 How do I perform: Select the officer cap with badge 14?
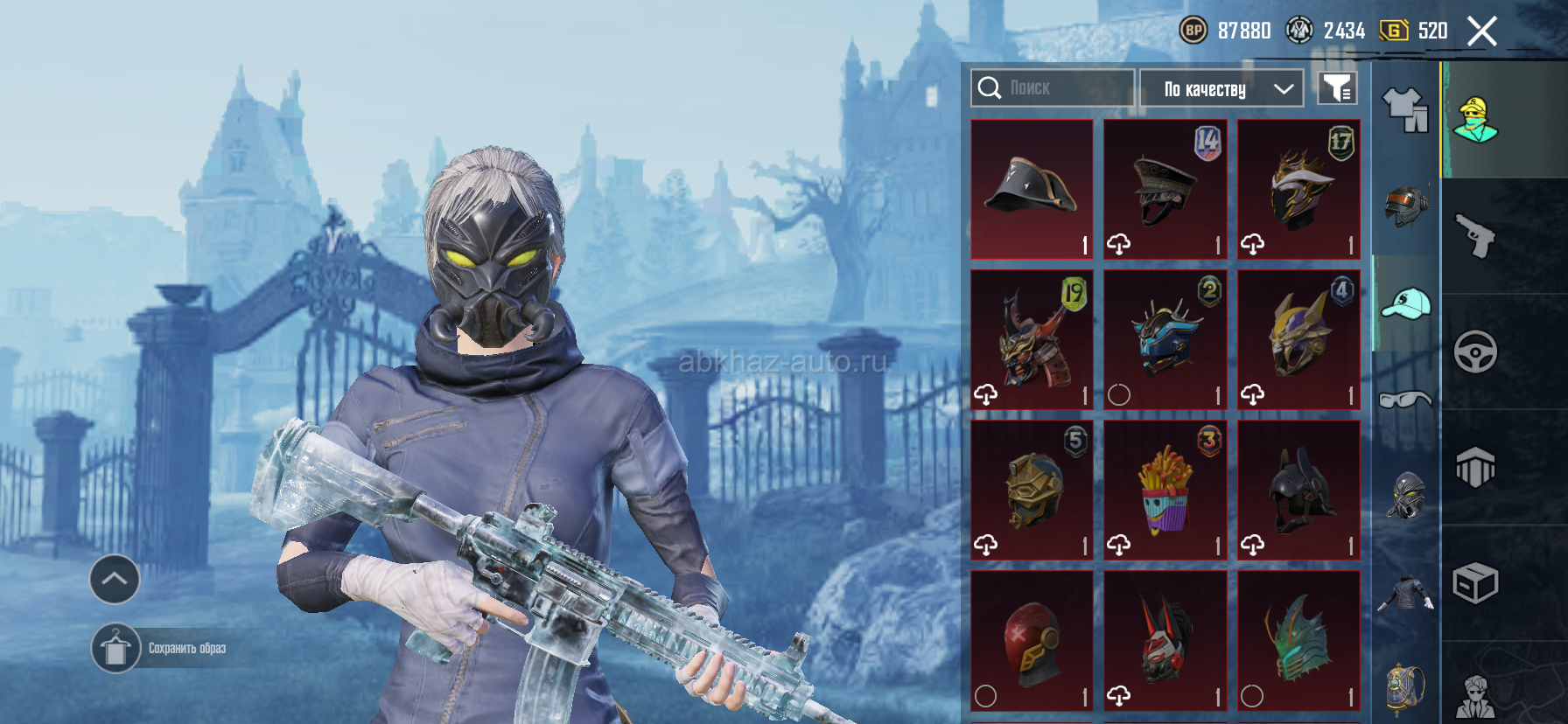tap(1165, 189)
